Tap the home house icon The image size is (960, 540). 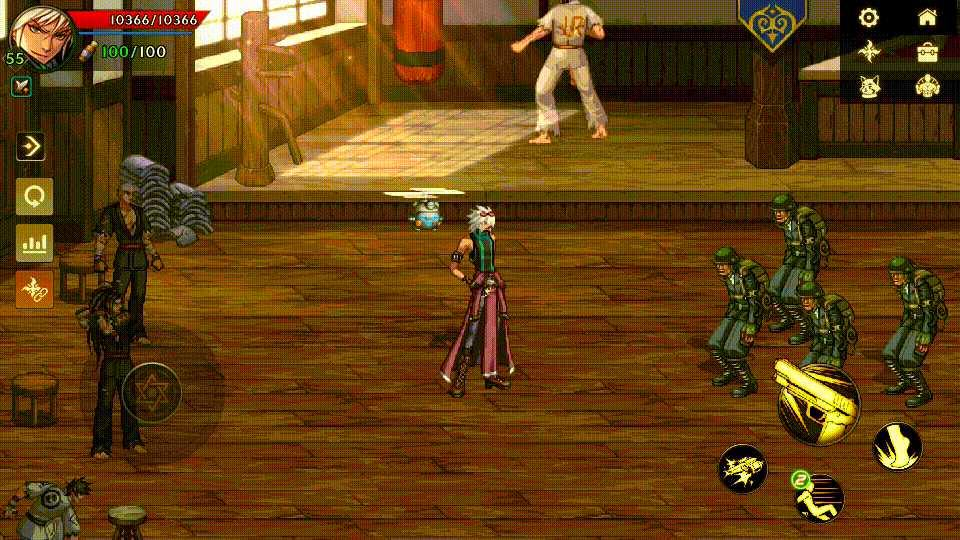pyautogui.click(x=927, y=17)
